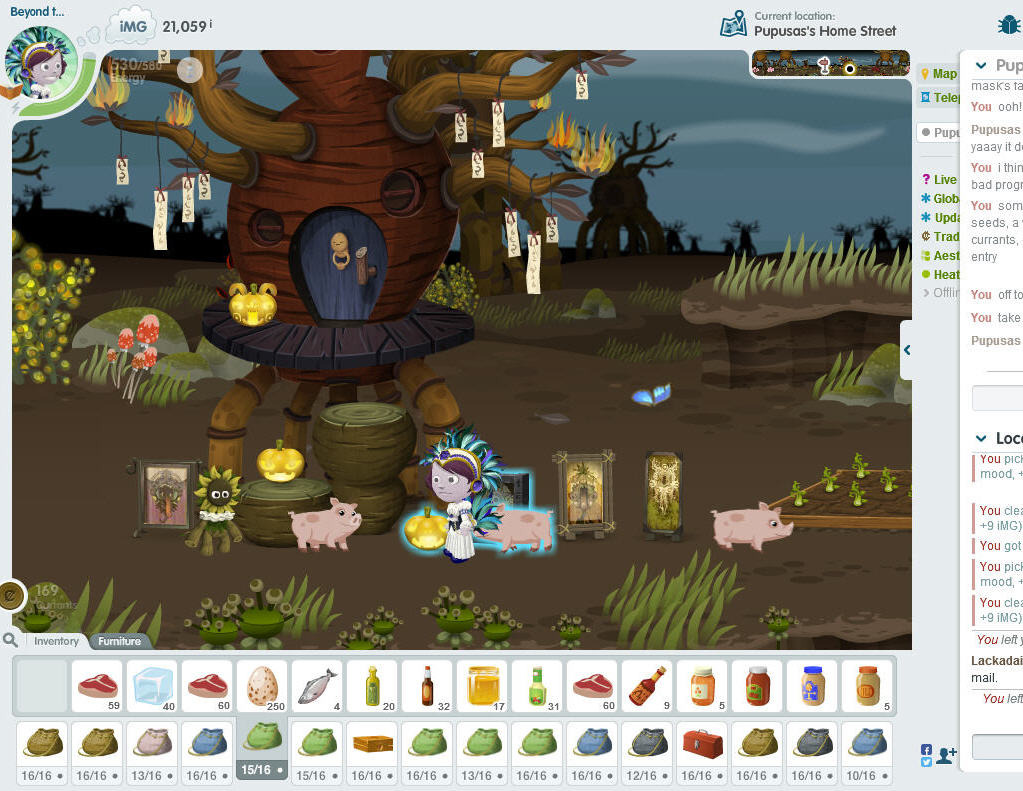
Task: Choose the honey jar stack of 17
Action: [482, 686]
